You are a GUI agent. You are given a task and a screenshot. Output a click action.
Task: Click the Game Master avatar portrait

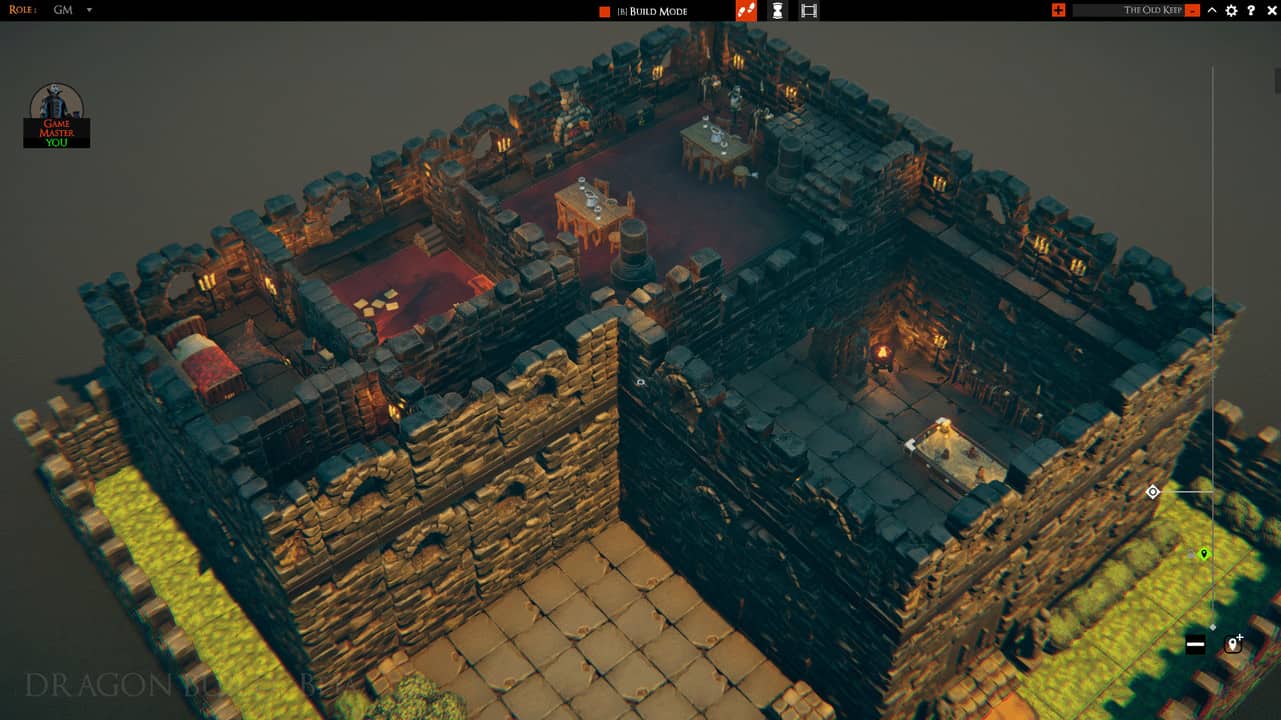(x=56, y=107)
